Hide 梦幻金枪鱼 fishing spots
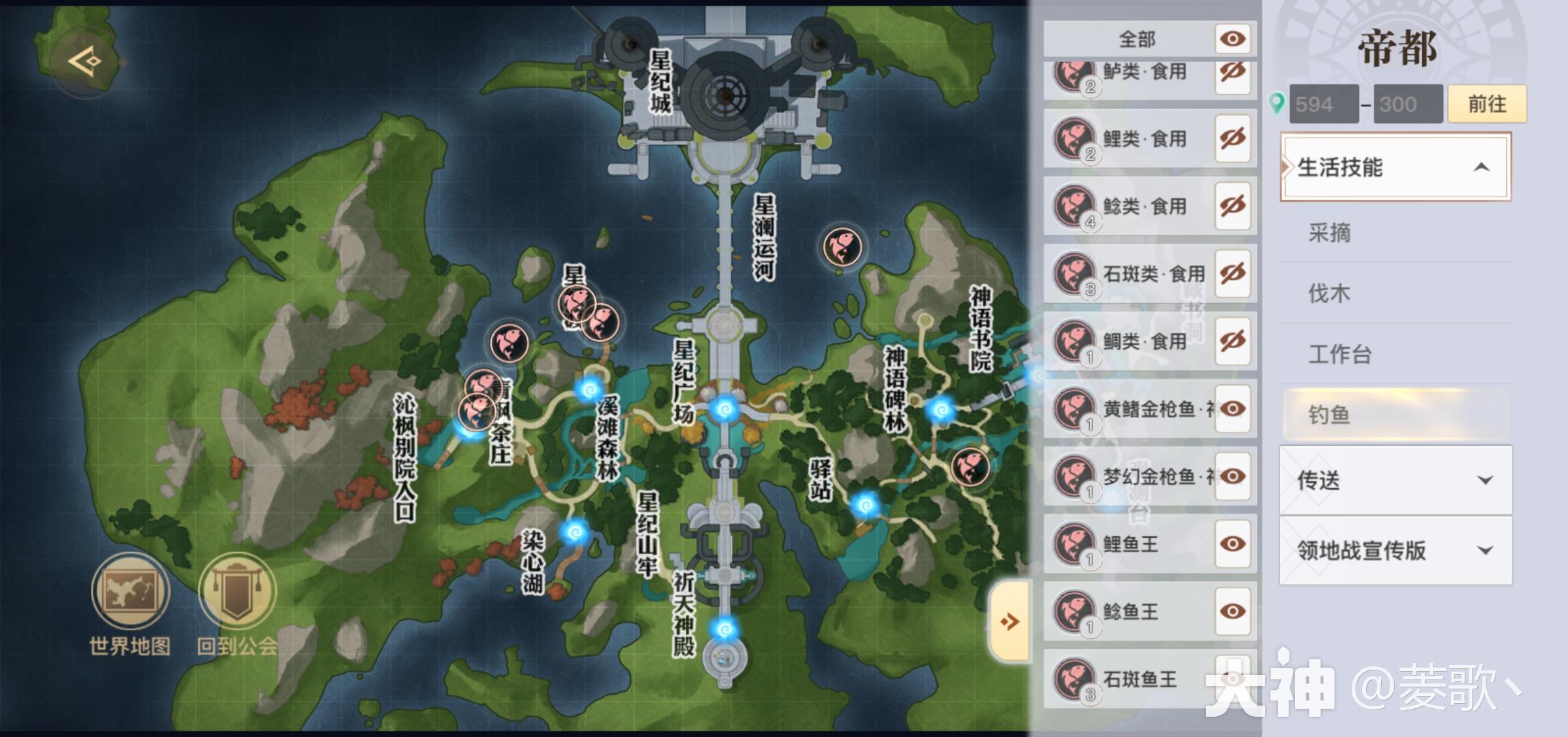The height and width of the screenshot is (737, 1568). 1232,476
